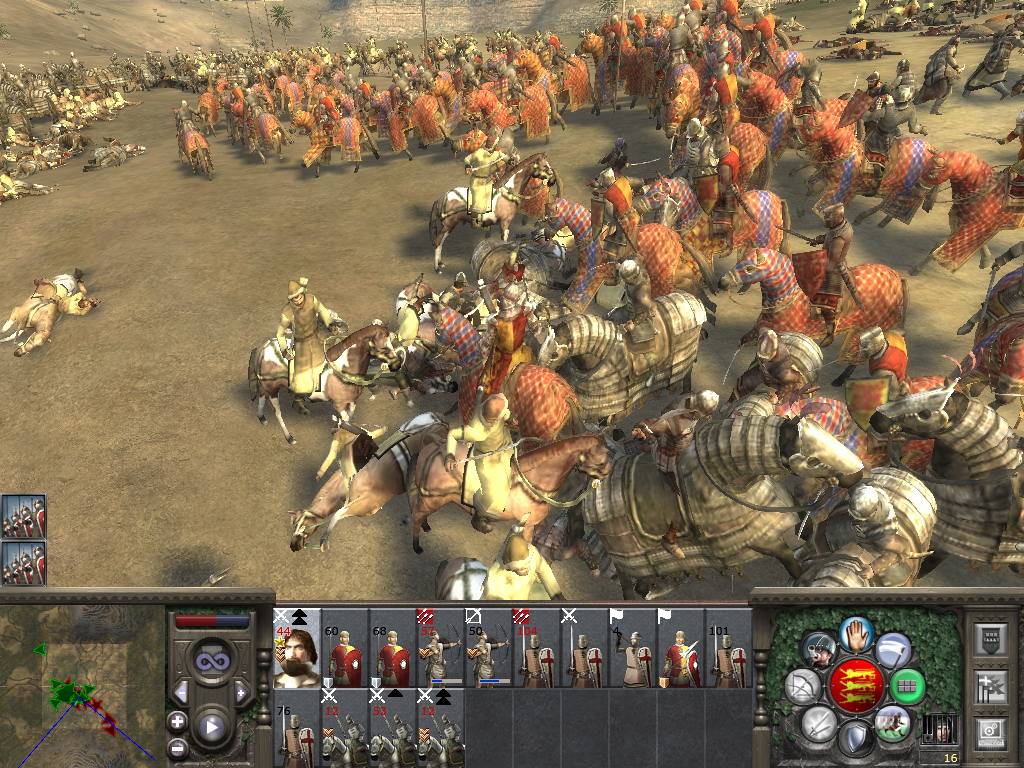Toggle the shield guard mode button
Screen dimensions: 1024x768
(x=855, y=740)
